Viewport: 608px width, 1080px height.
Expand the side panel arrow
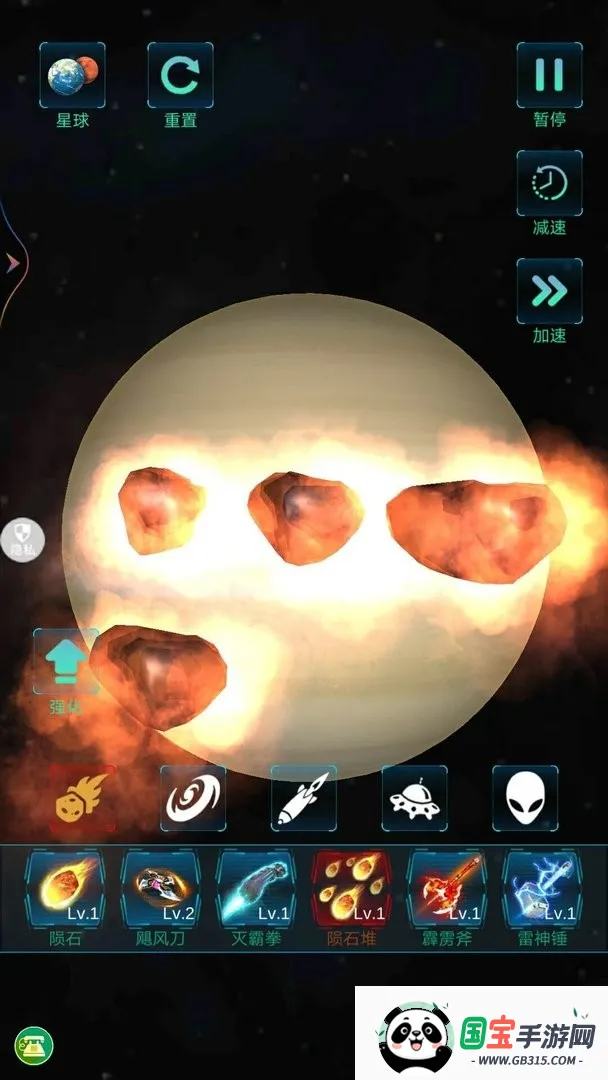point(13,262)
